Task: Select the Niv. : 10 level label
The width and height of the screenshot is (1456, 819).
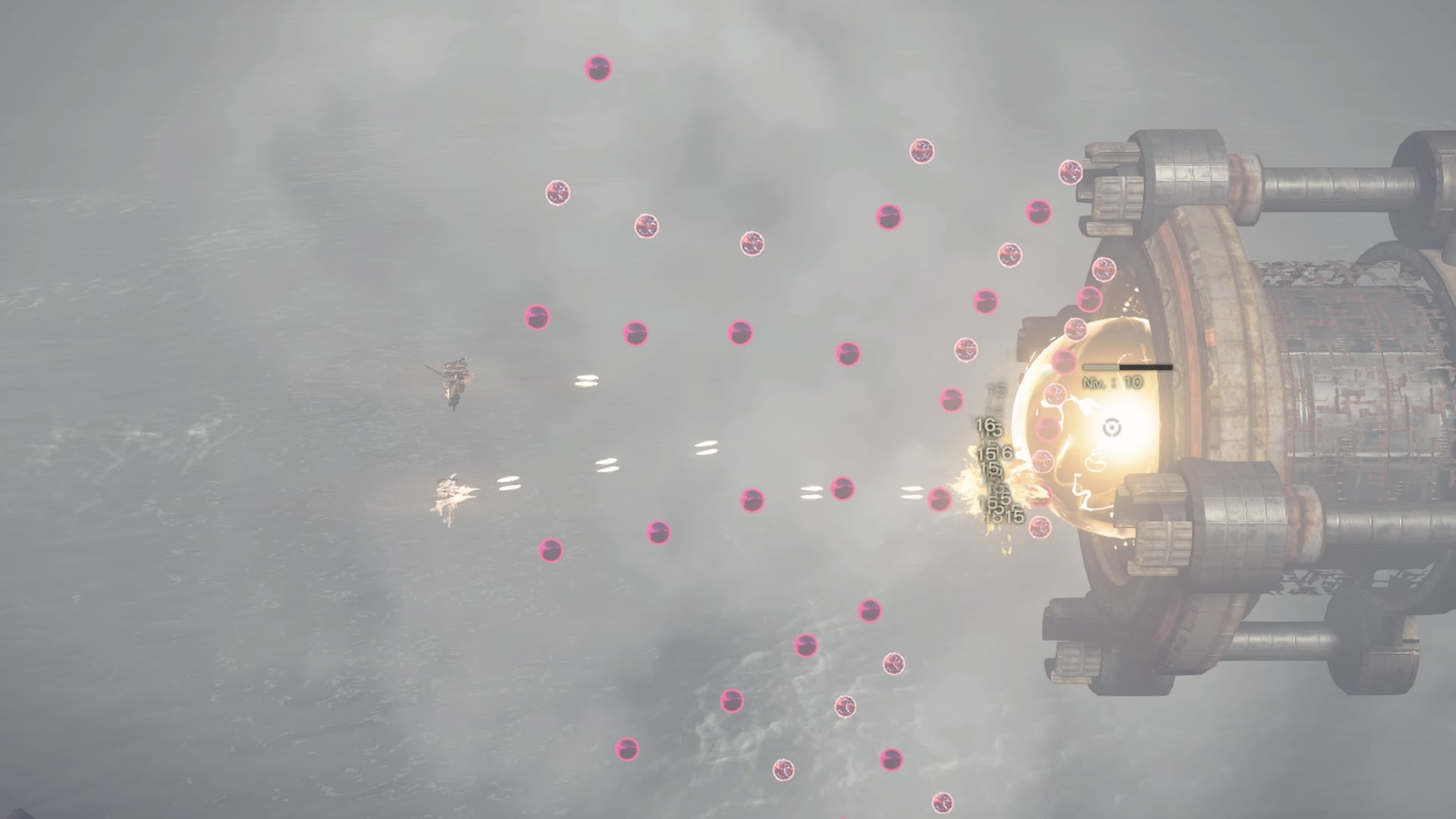Action: pyautogui.click(x=1113, y=381)
